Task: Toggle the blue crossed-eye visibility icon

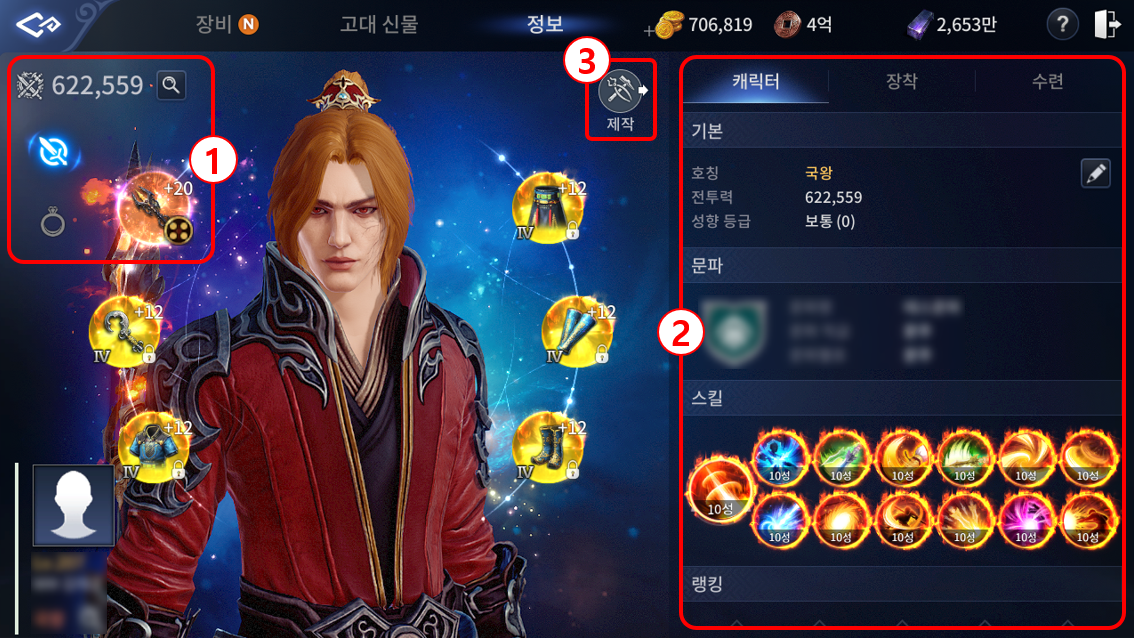Action: point(53,151)
